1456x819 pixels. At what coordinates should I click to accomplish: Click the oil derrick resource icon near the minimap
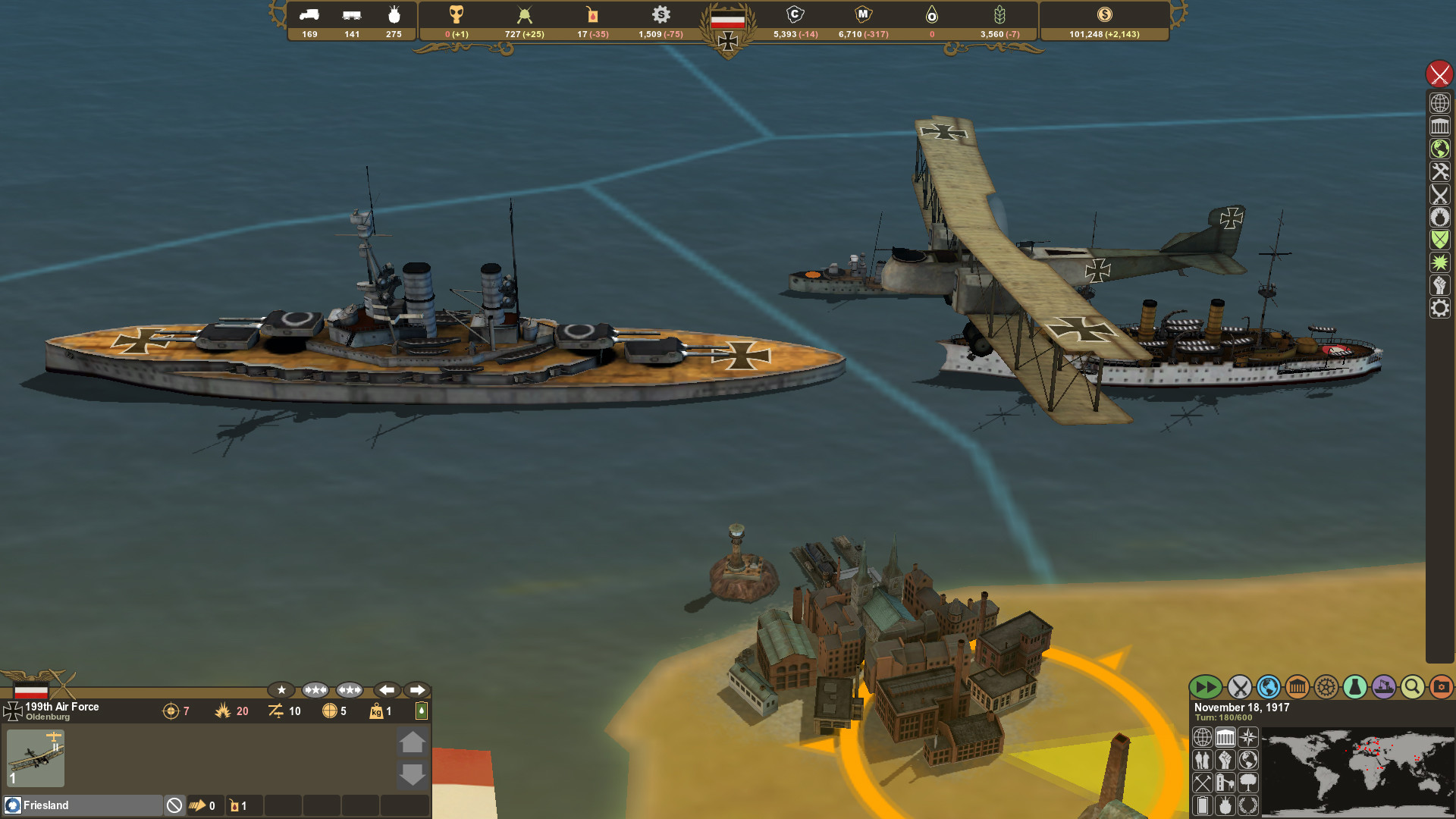1225,783
